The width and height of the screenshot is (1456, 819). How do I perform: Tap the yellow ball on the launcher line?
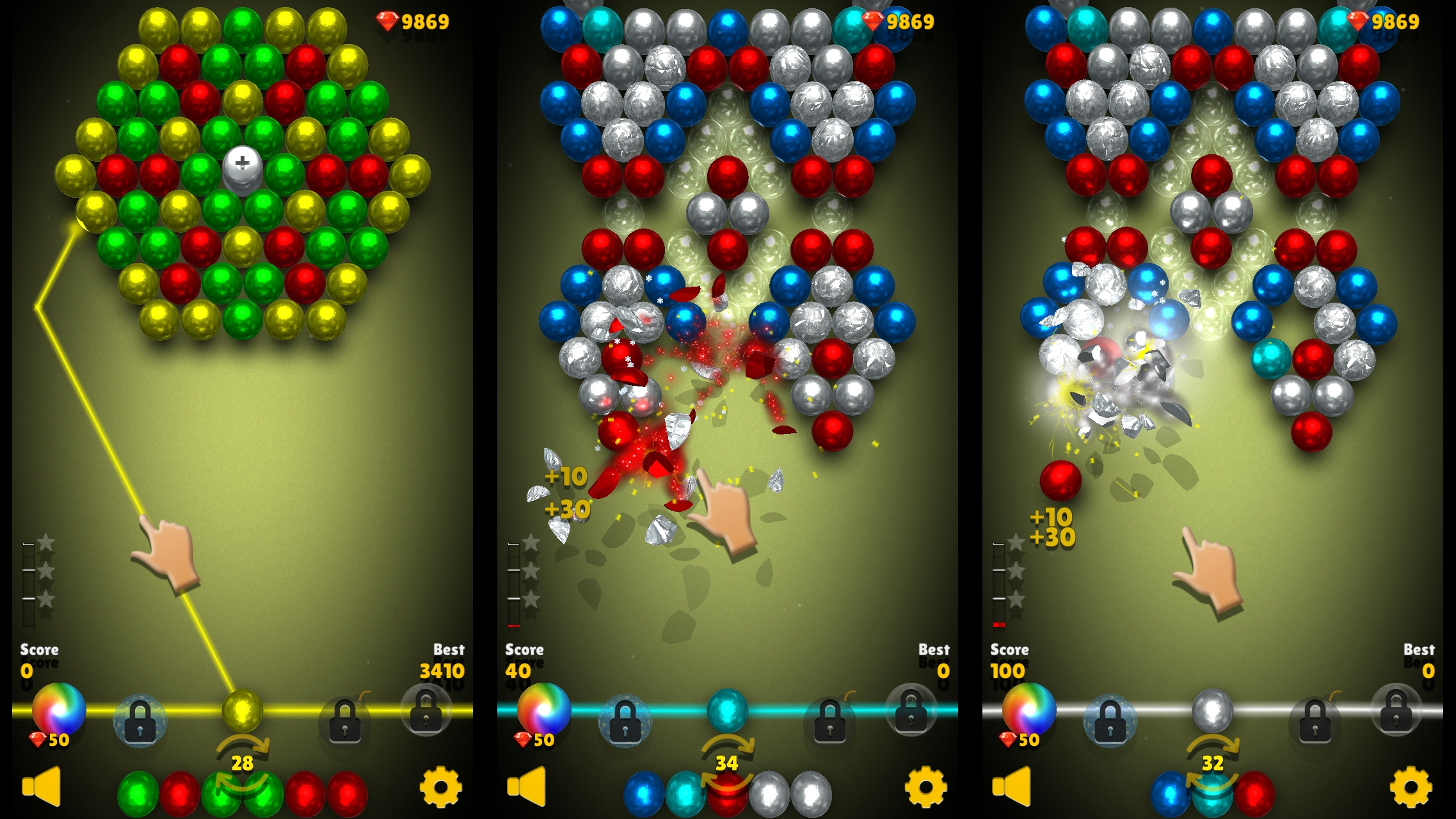point(243,712)
